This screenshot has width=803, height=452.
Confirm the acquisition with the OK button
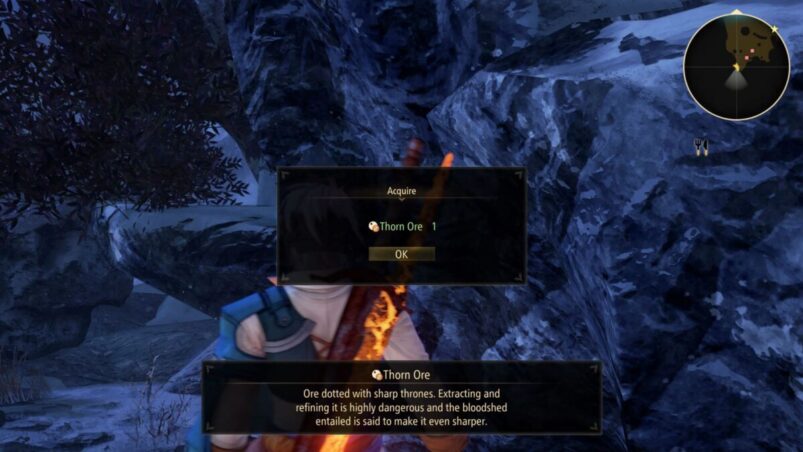pos(401,254)
